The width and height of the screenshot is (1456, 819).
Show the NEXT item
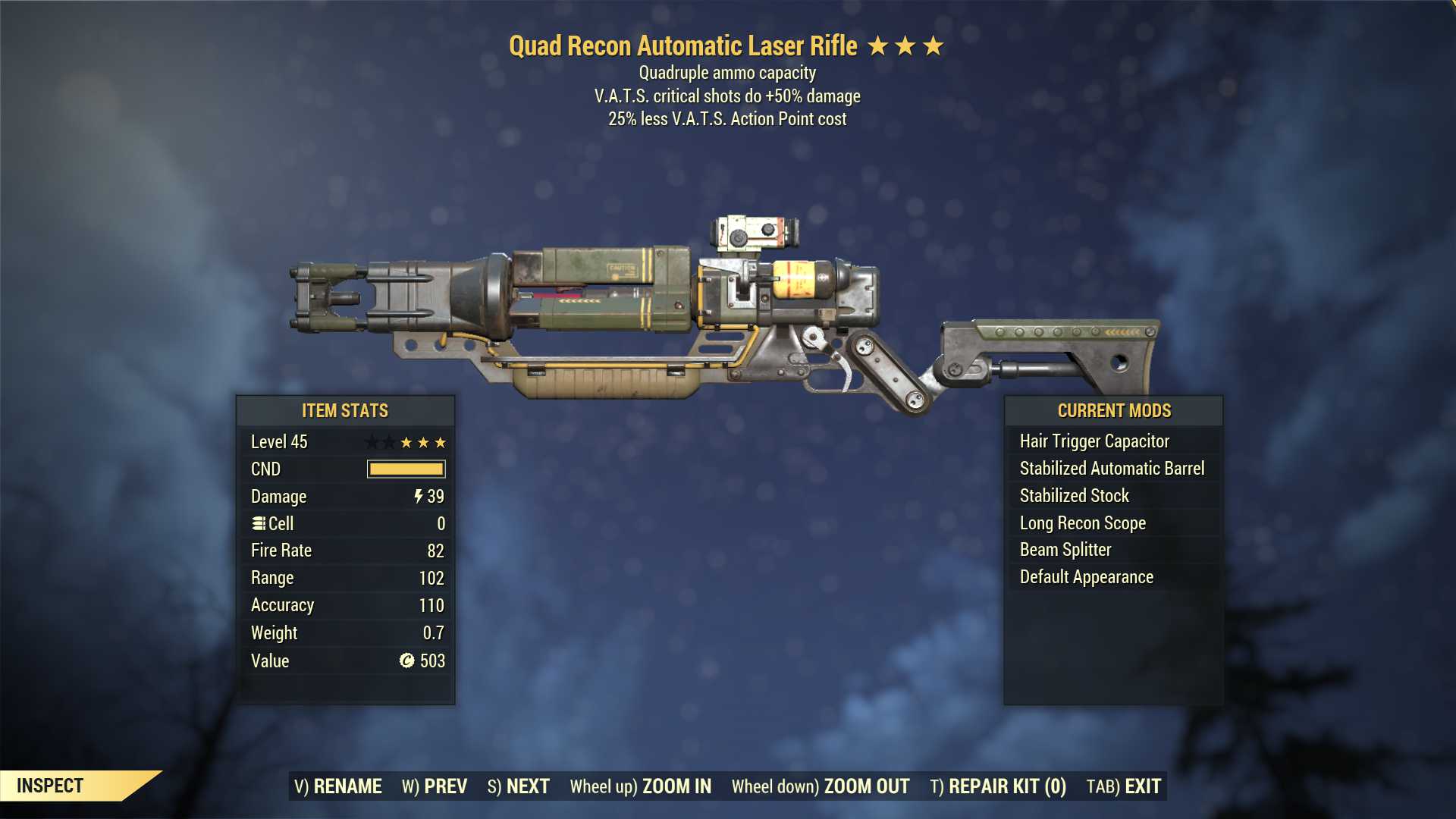[519, 786]
